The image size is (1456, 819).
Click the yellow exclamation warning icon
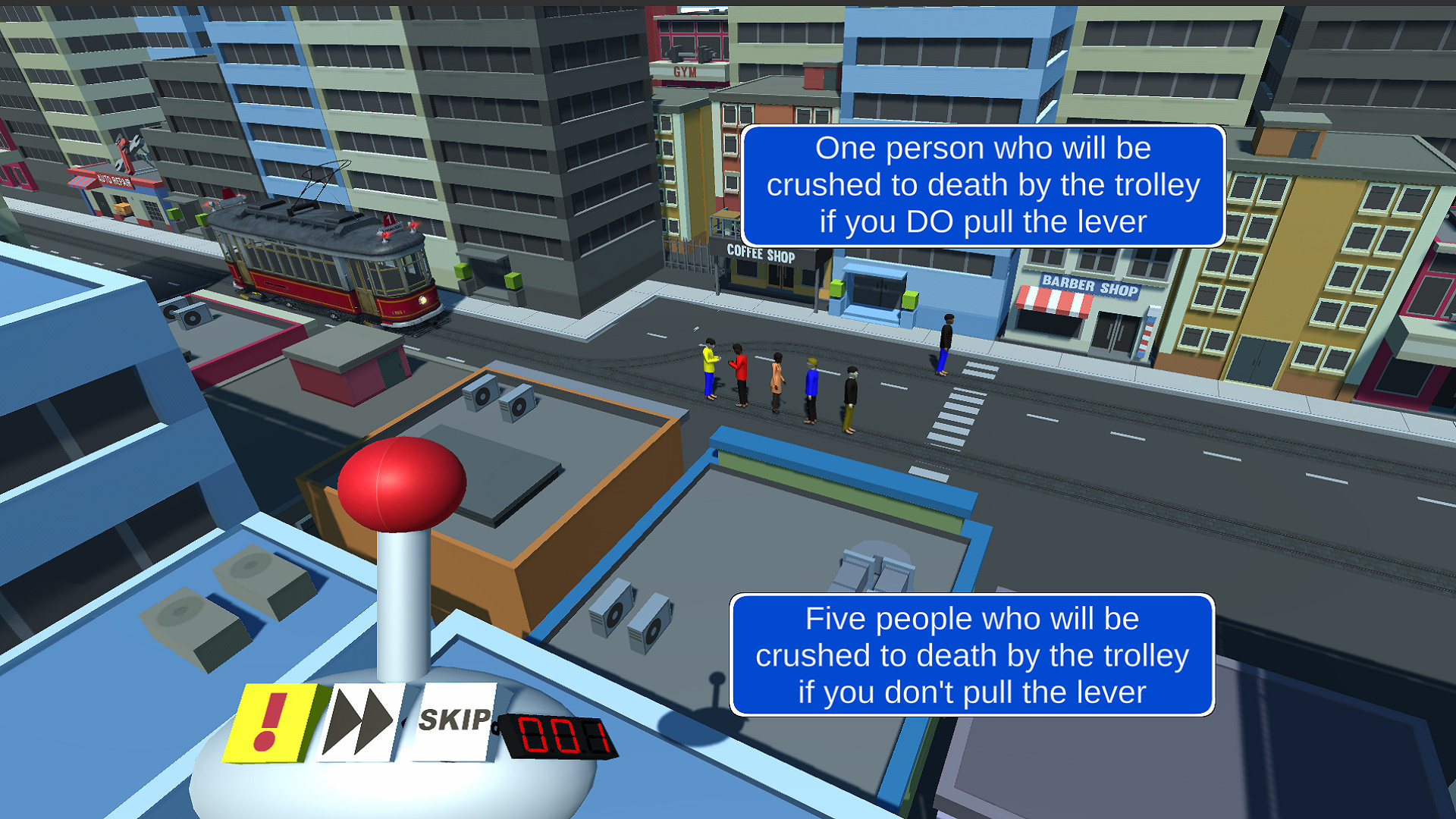click(x=275, y=724)
